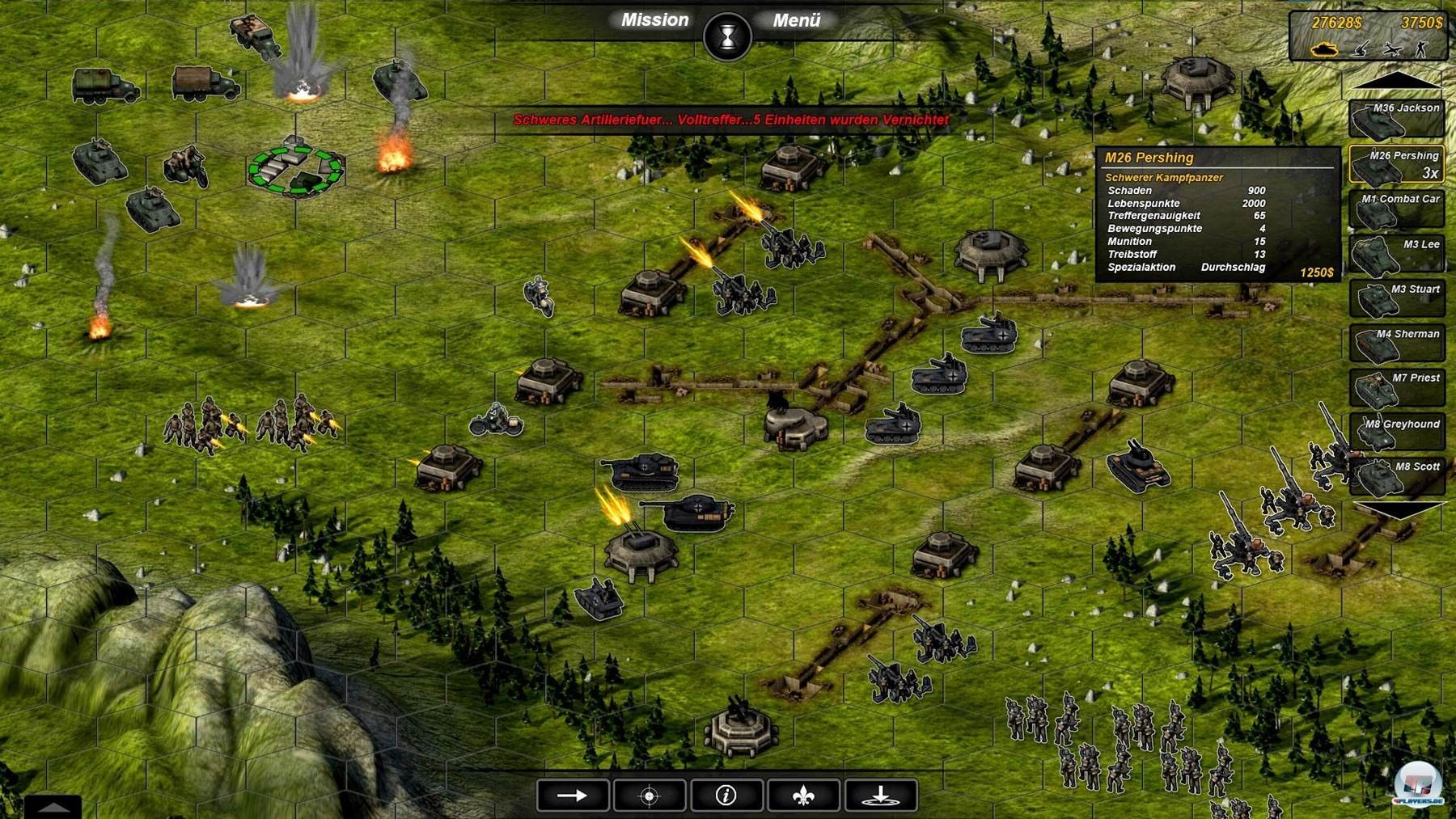Click the fleur-de-lis special action button

pos(803,796)
